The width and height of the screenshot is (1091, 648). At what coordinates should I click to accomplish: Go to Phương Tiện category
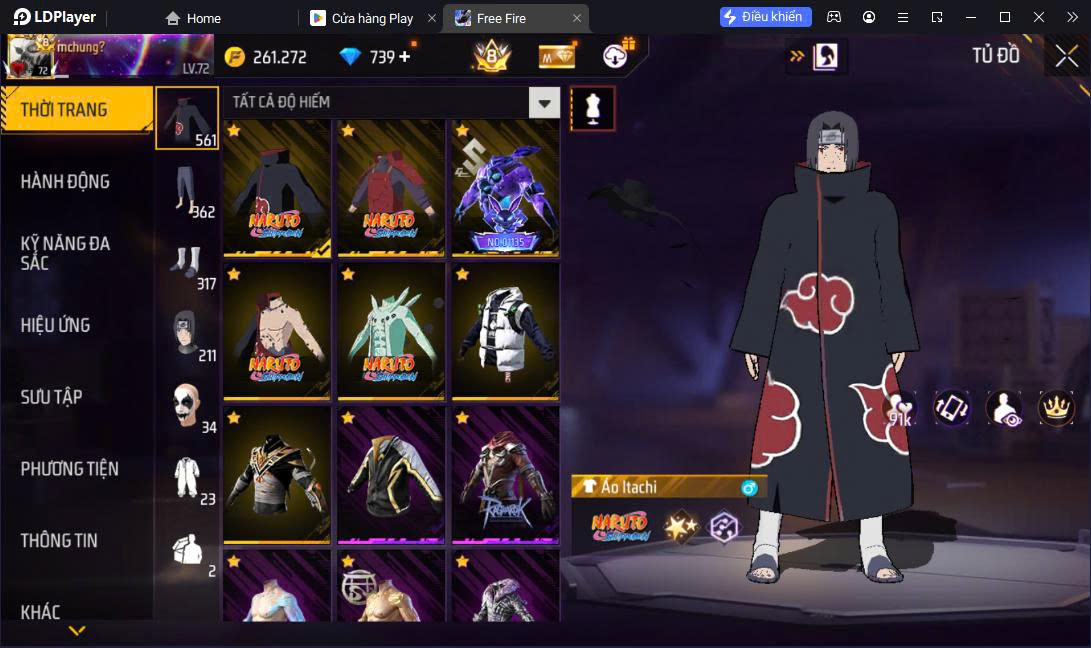(x=69, y=468)
